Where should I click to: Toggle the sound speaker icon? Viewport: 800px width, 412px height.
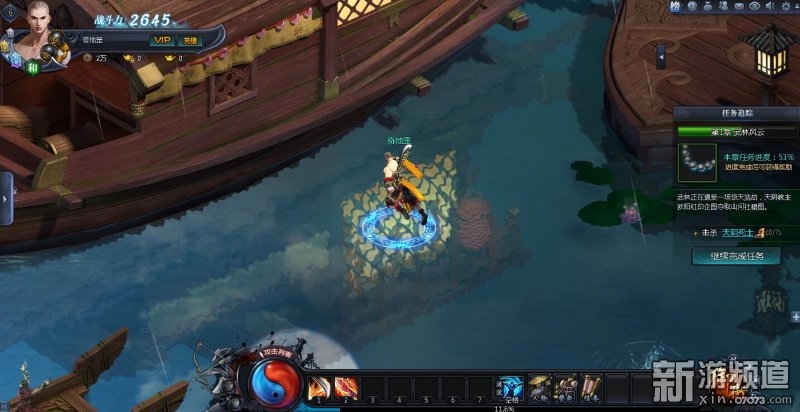coord(772,7)
